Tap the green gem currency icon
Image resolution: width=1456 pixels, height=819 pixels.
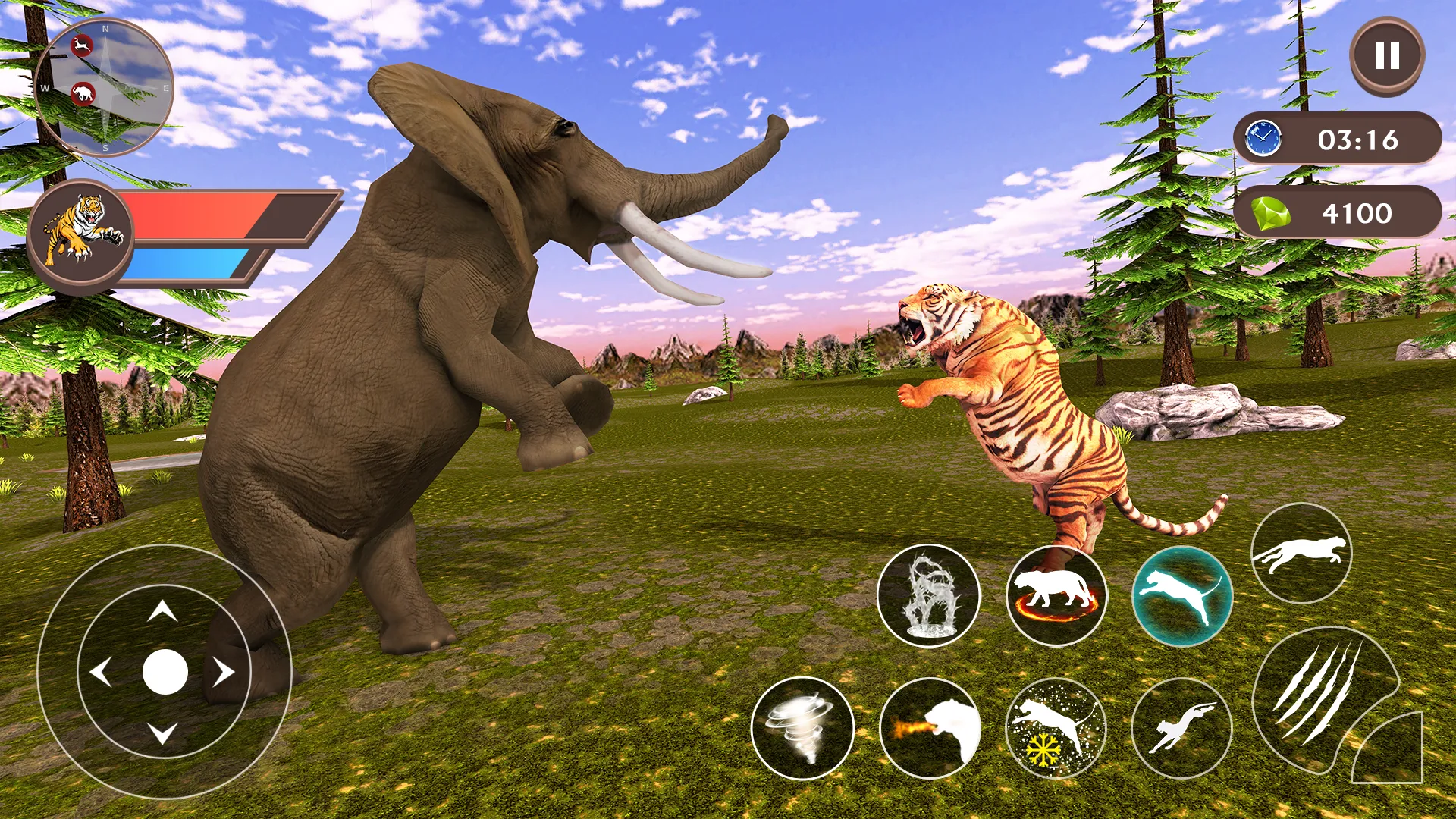click(x=1270, y=213)
